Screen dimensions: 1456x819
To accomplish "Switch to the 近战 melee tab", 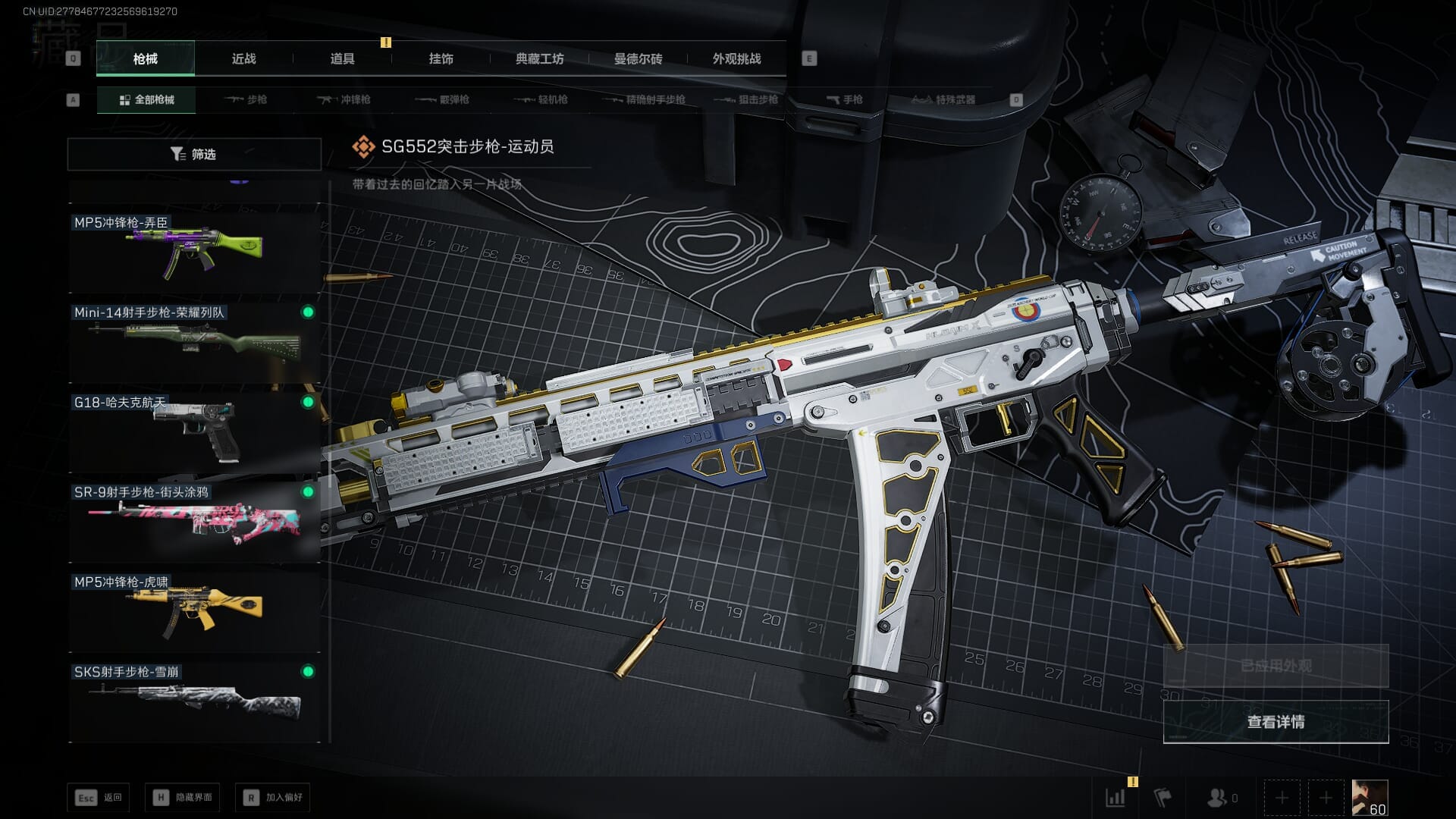I will (x=243, y=59).
